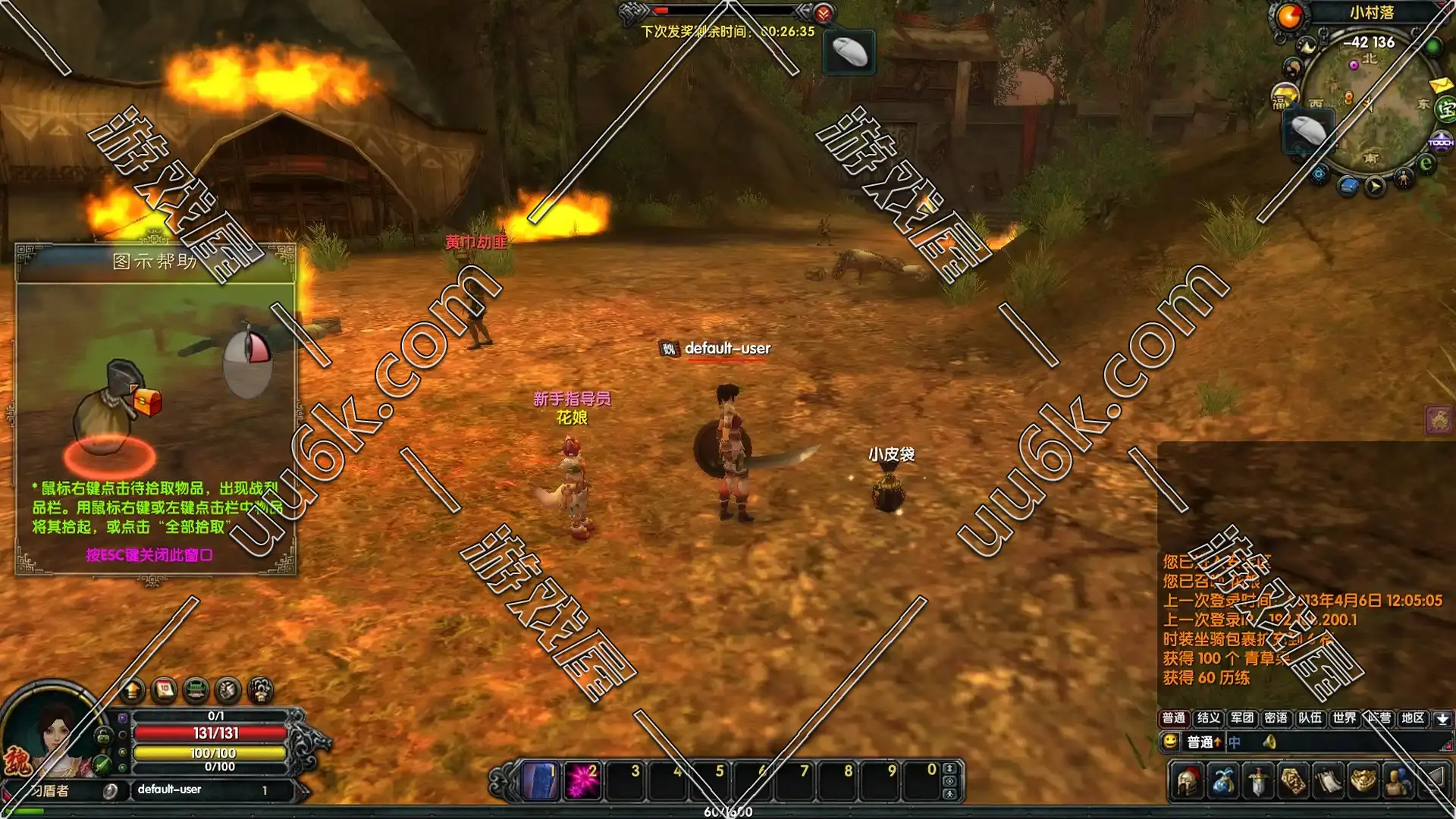Activate the pink burst skill in slot 2
Screen dimensions: 1456x819
[x=582, y=780]
